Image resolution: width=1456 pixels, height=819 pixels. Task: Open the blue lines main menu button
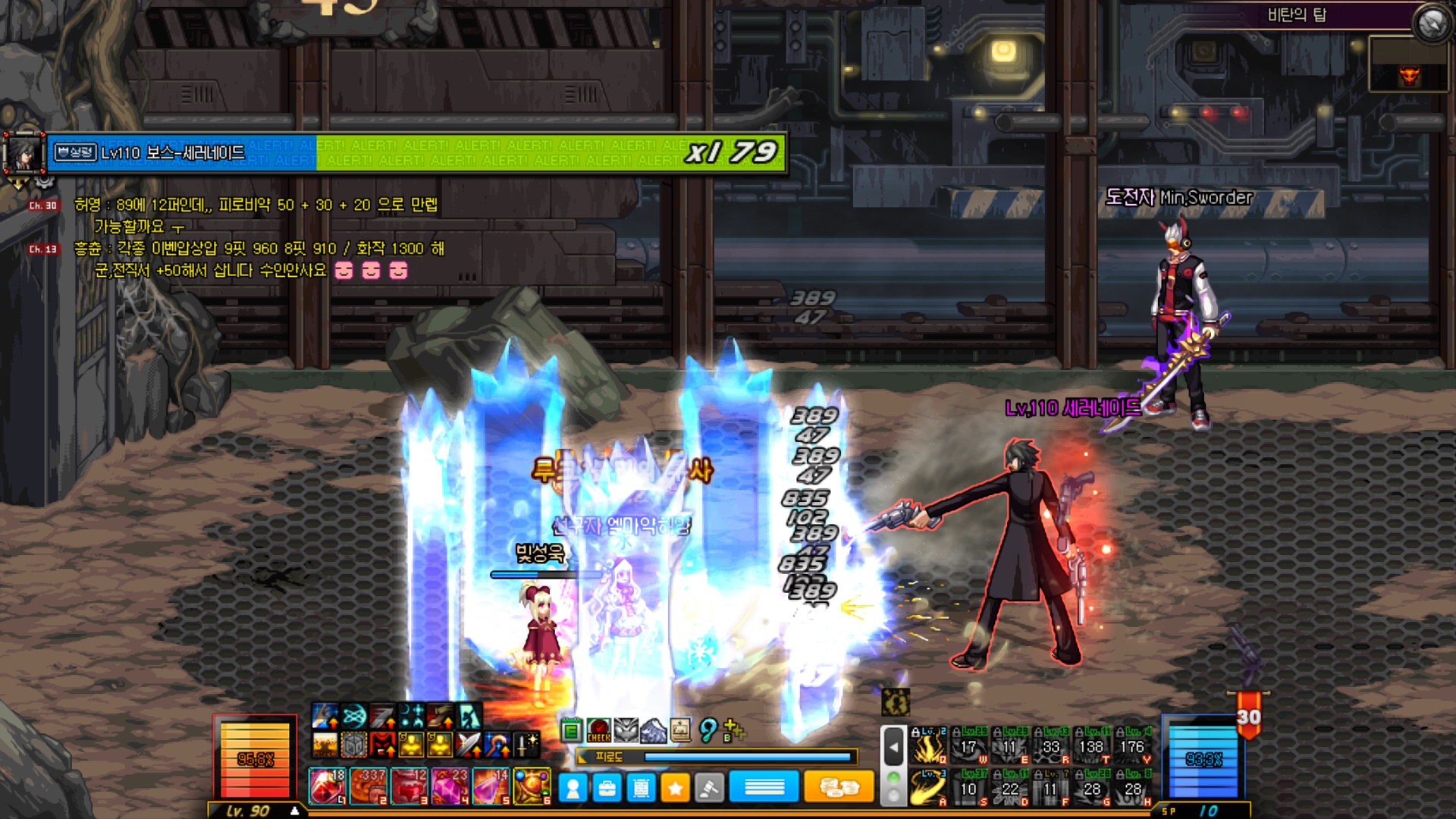[764, 787]
